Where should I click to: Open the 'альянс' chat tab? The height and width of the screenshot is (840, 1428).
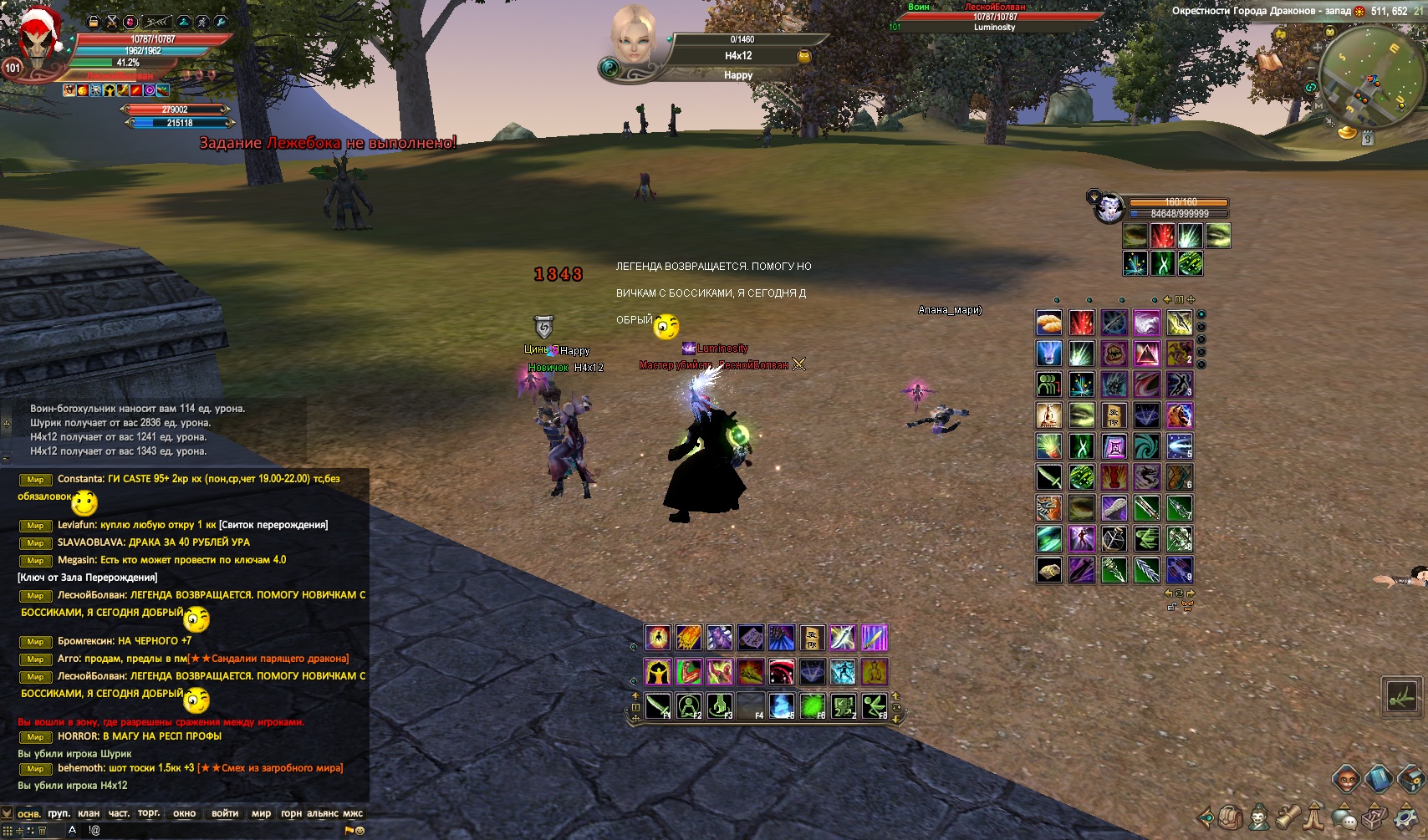click(x=323, y=813)
